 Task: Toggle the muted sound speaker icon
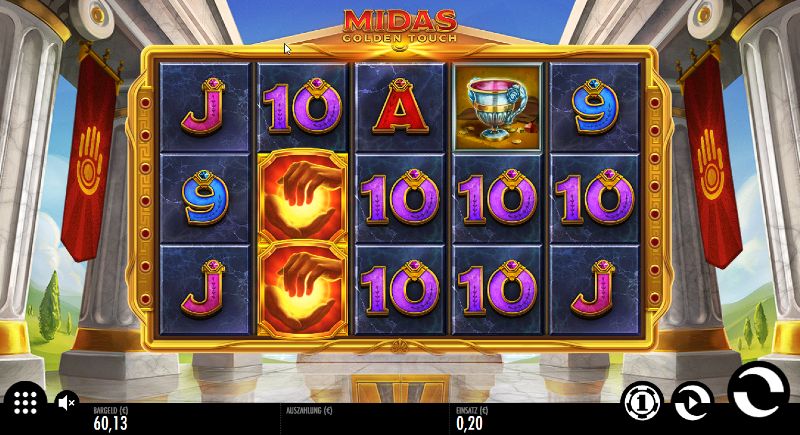[x=66, y=402]
